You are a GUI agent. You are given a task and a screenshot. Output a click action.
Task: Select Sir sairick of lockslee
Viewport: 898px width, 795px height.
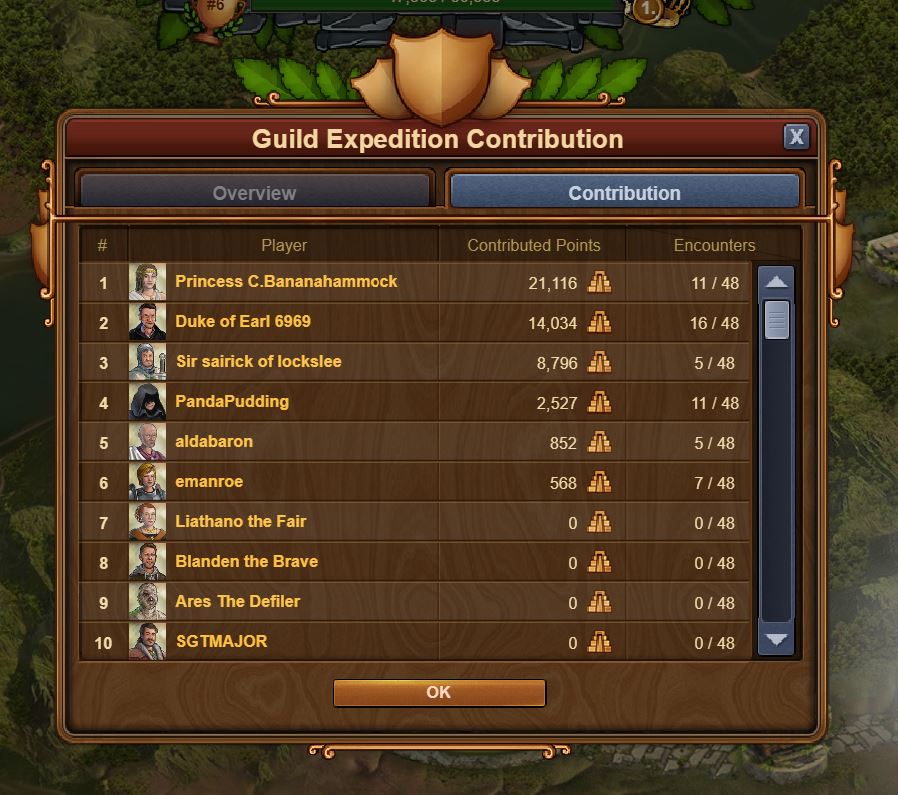(258, 362)
